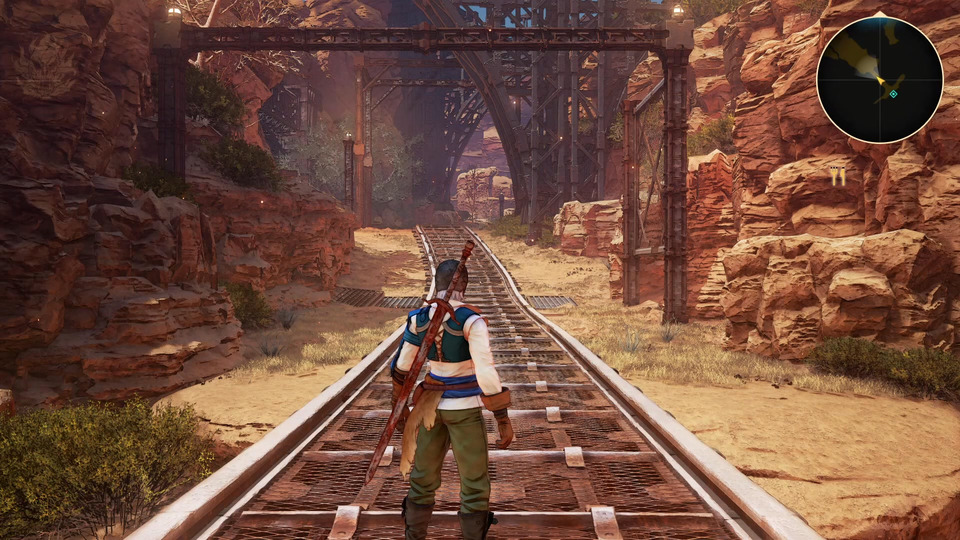This screenshot has height=540, width=960.
Task: Click the yellow fork-shaped icon below the minimap
Action: tap(838, 176)
